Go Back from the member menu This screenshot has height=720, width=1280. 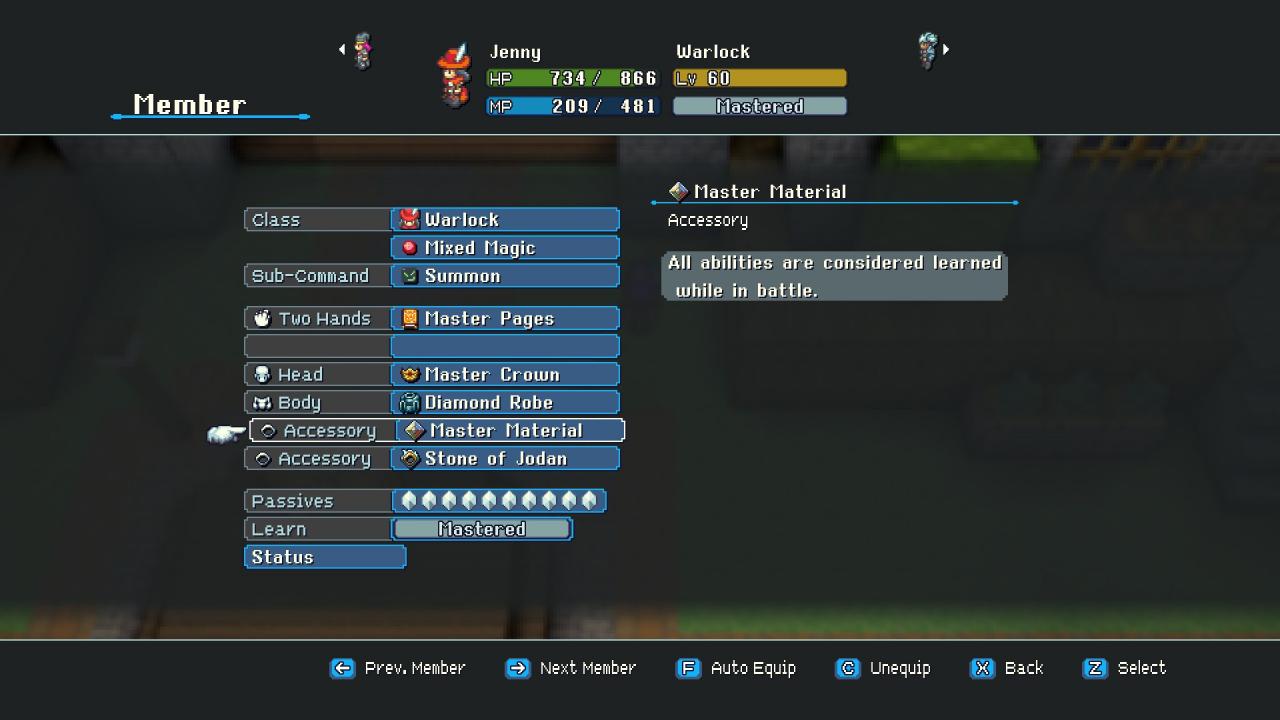point(1007,668)
